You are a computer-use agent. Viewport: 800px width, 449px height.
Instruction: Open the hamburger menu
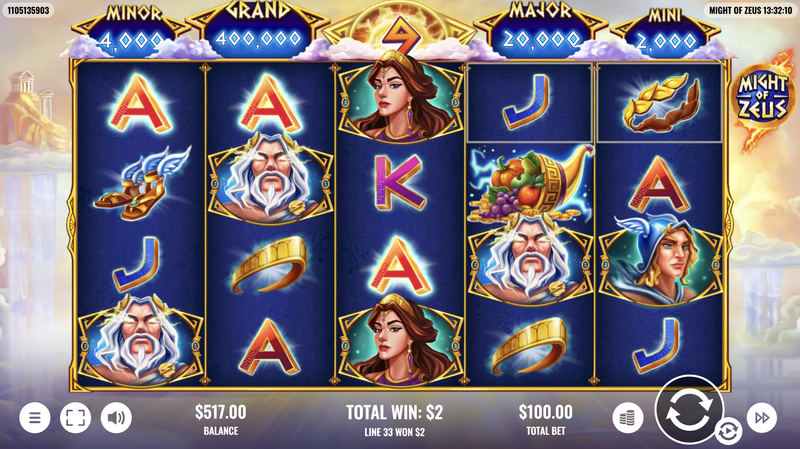(34, 417)
